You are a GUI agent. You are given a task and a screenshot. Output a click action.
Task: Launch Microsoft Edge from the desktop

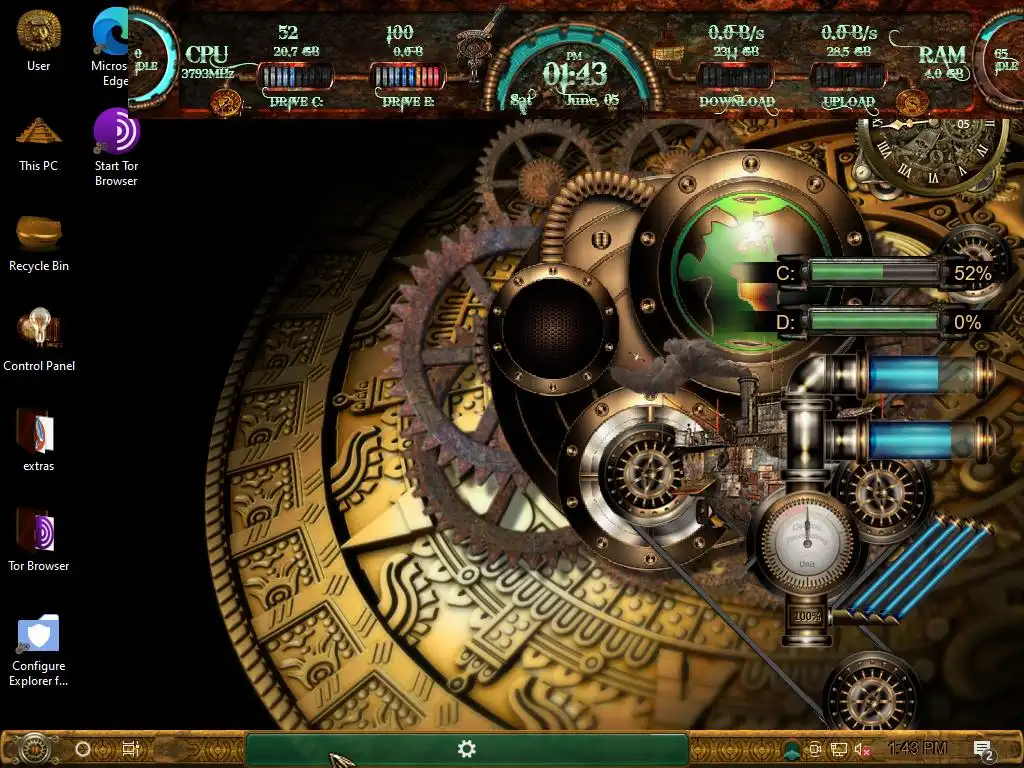pyautogui.click(x=111, y=34)
